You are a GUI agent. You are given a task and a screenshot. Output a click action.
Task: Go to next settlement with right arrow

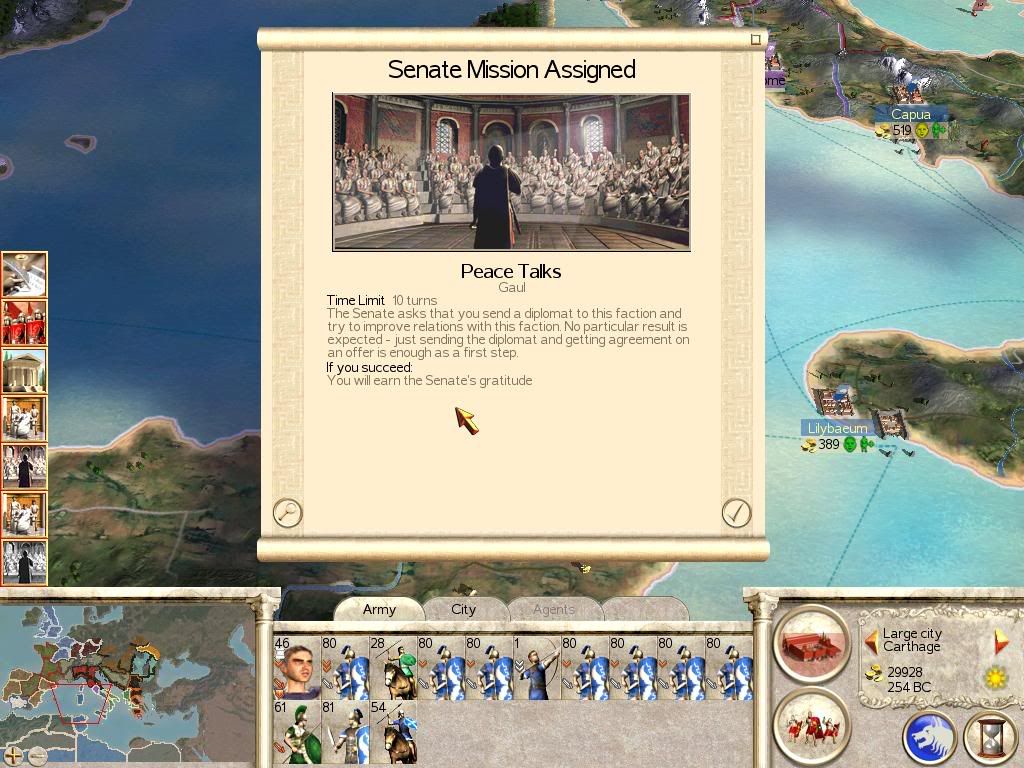(x=1000, y=641)
